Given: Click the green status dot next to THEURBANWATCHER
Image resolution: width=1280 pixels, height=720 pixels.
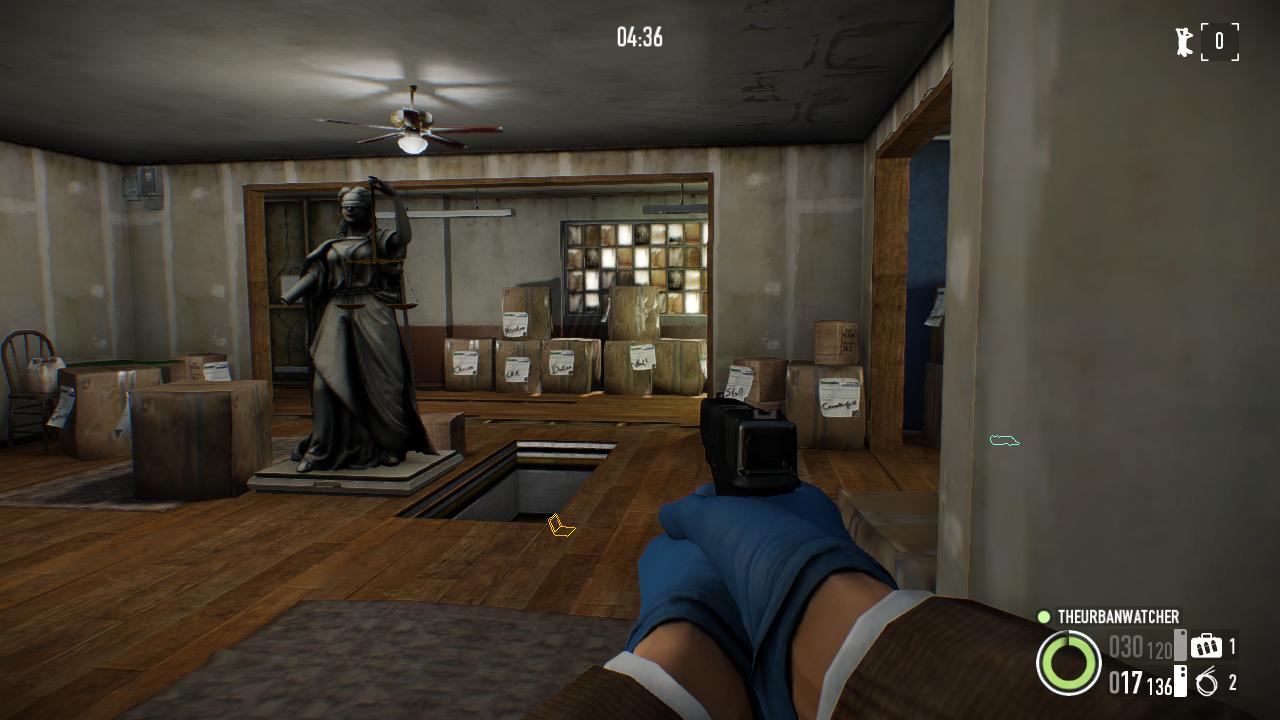Looking at the screenshot, I should pos(1042,617).
